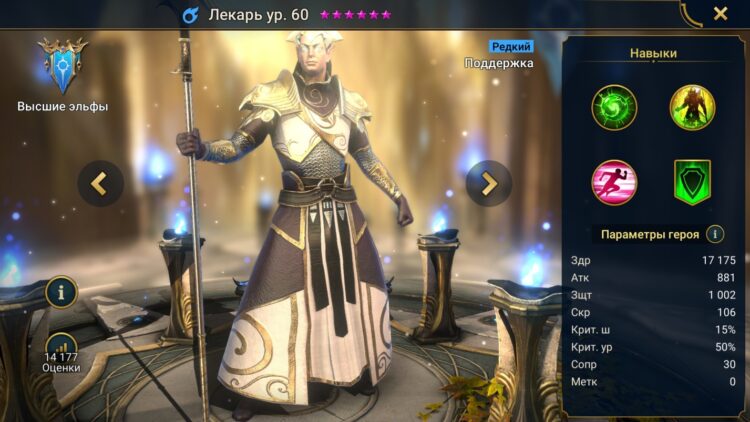The image size is (750, 422).
Task: Open the round info button beside the hero
Action: 62,293
